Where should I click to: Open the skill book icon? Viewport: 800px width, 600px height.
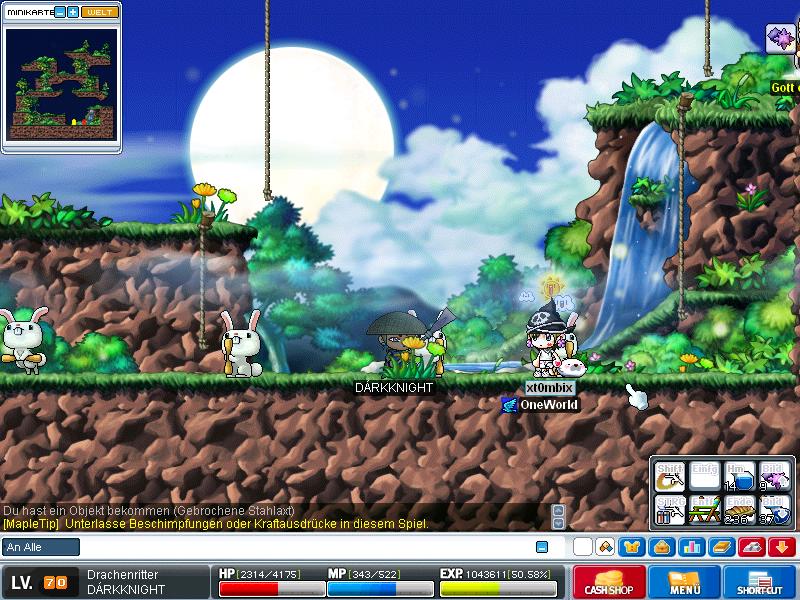click(x=721, y=547)
